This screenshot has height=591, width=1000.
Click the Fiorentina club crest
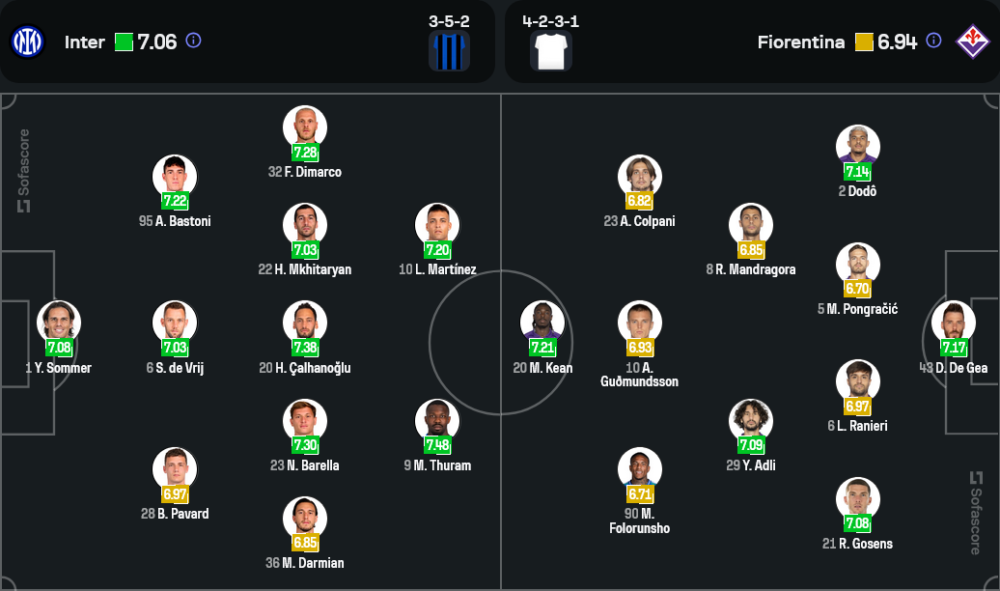[x=971, y=41]
